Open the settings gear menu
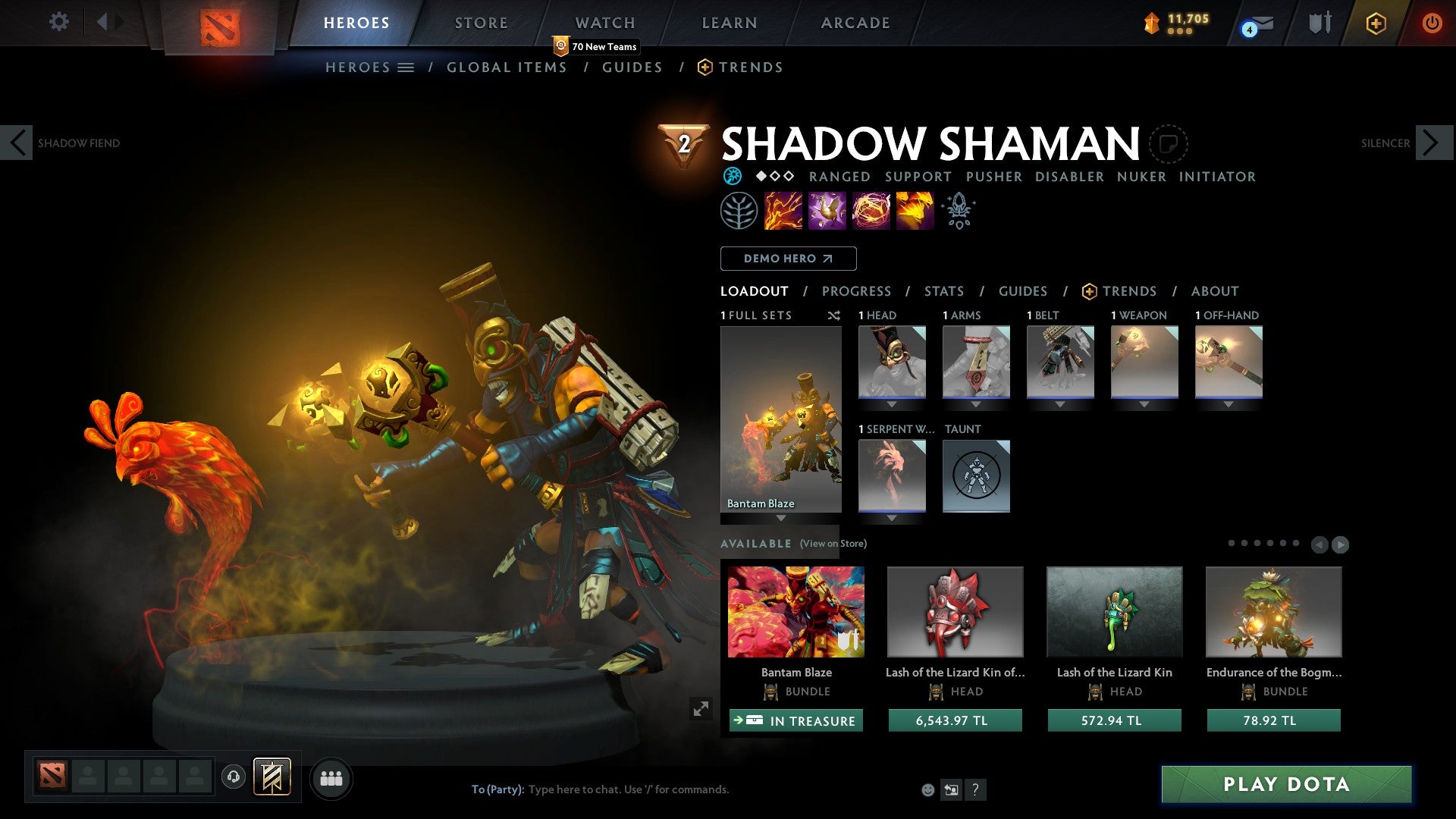Screen dimensions: 1456x819 58,22
